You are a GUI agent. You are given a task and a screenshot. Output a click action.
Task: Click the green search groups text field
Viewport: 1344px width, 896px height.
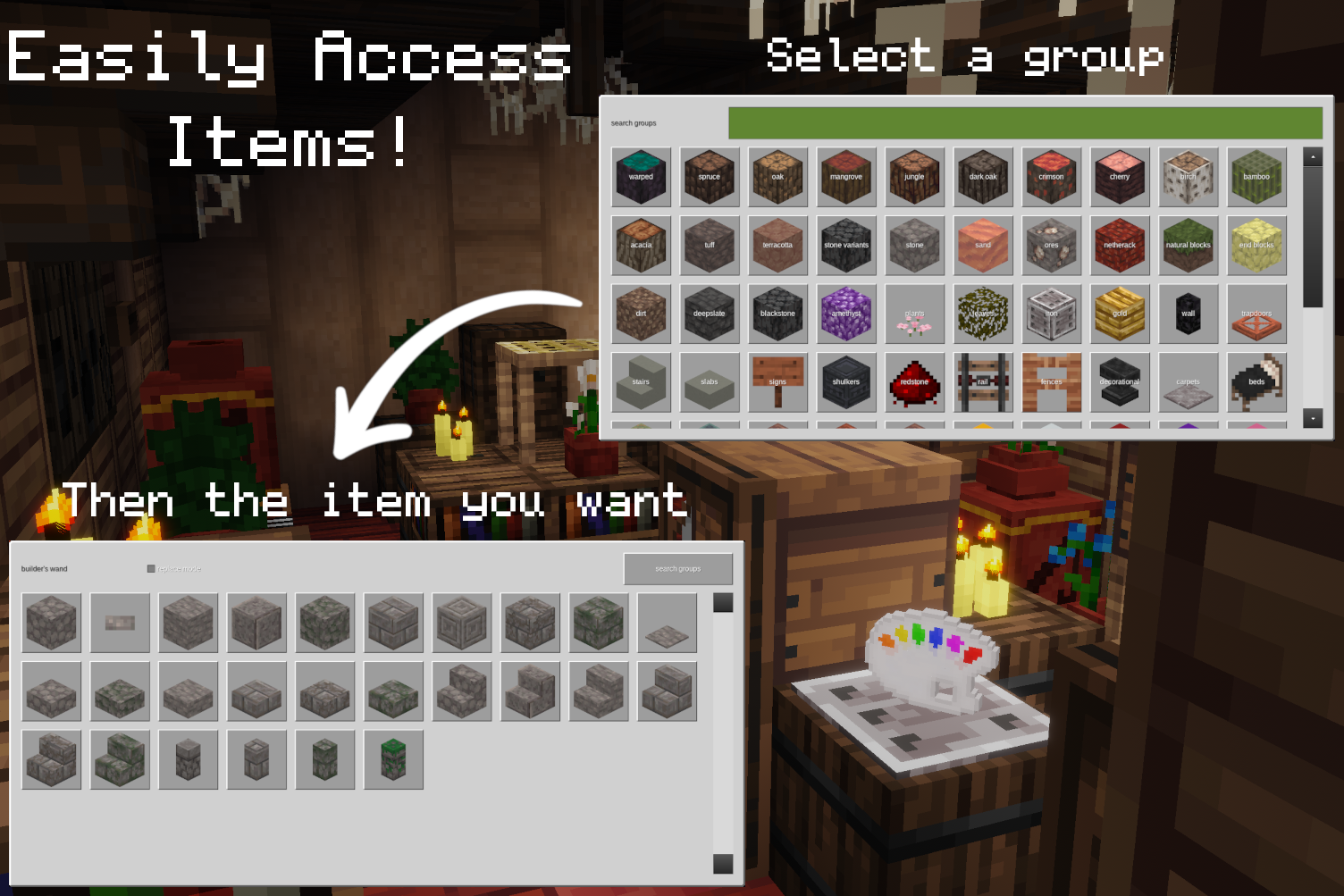(1025, 123)
